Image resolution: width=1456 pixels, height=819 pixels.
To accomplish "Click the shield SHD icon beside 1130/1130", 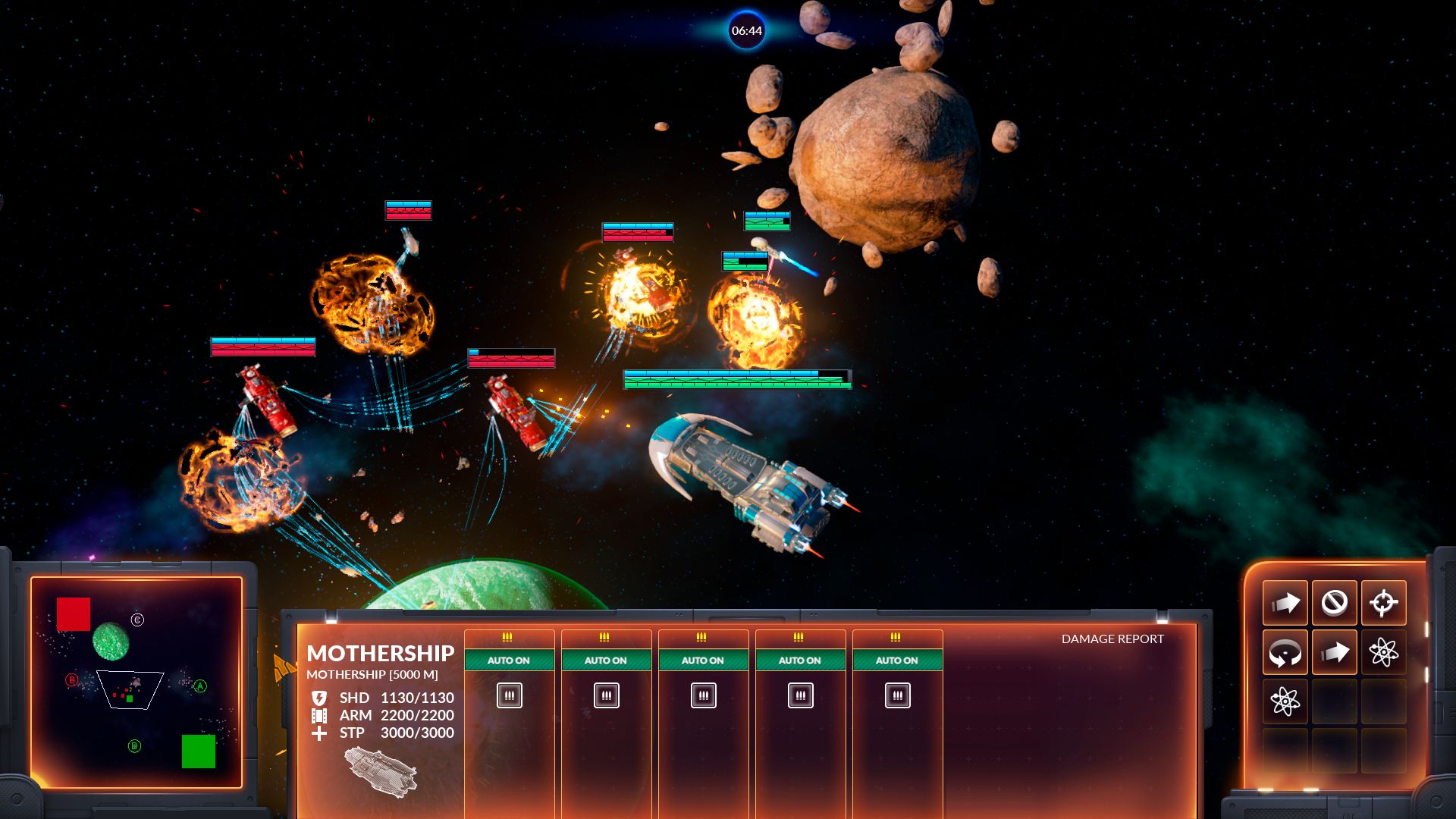I will [x=320, y=697].
